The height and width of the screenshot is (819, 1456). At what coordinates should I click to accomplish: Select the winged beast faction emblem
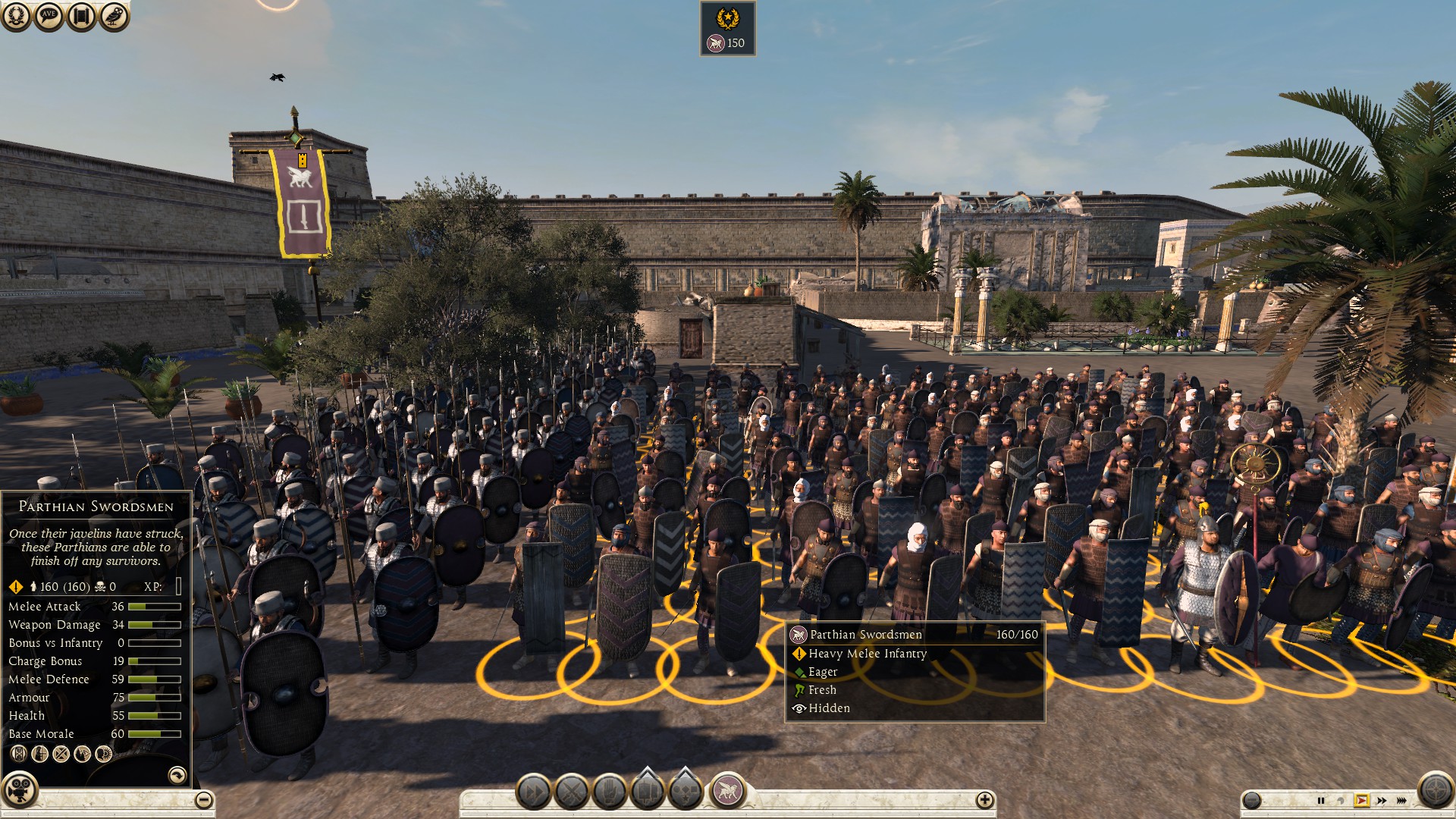[x=727, y=791]
